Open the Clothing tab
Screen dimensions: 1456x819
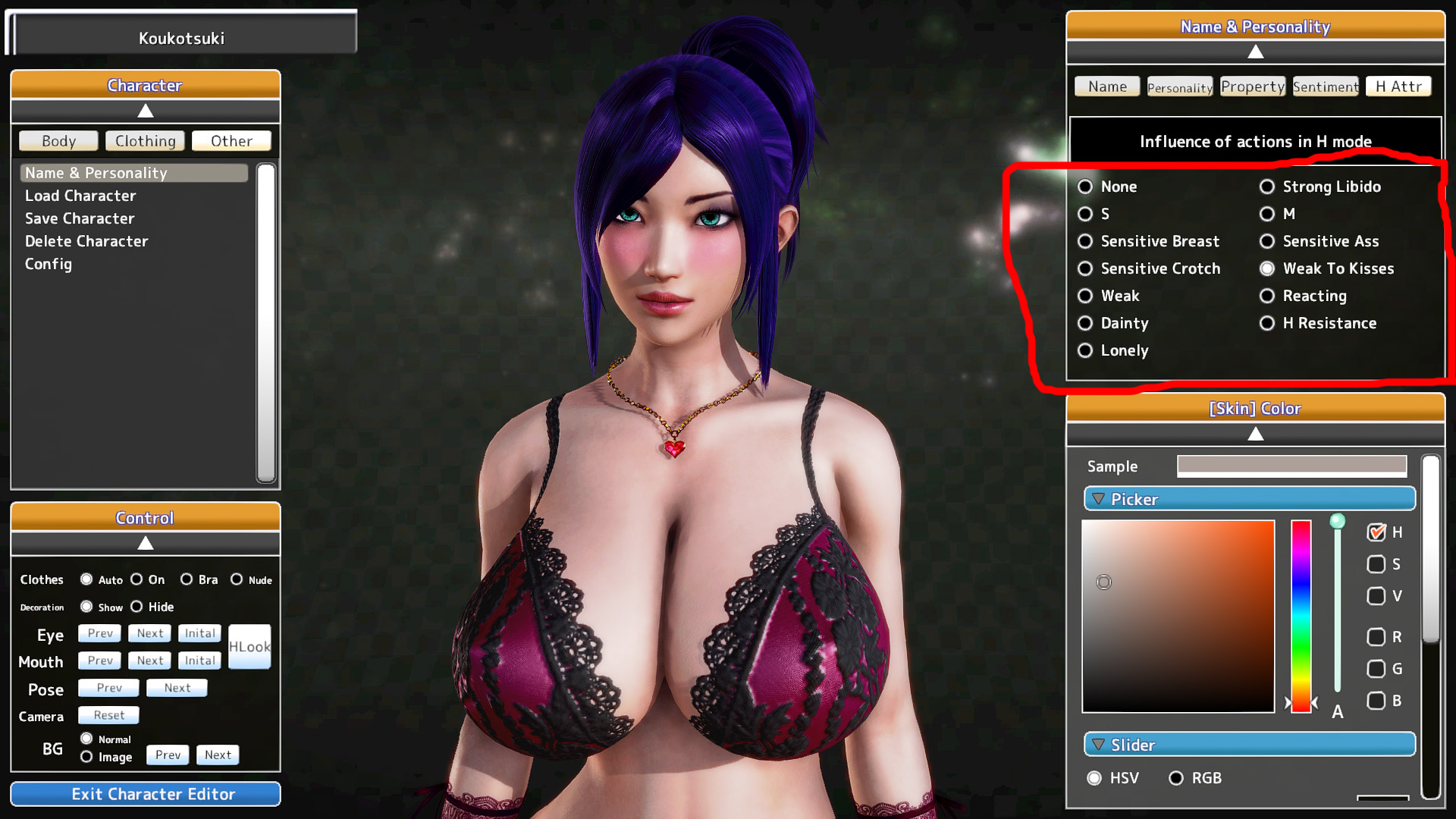pyautogui.click(x=145, y=141)
